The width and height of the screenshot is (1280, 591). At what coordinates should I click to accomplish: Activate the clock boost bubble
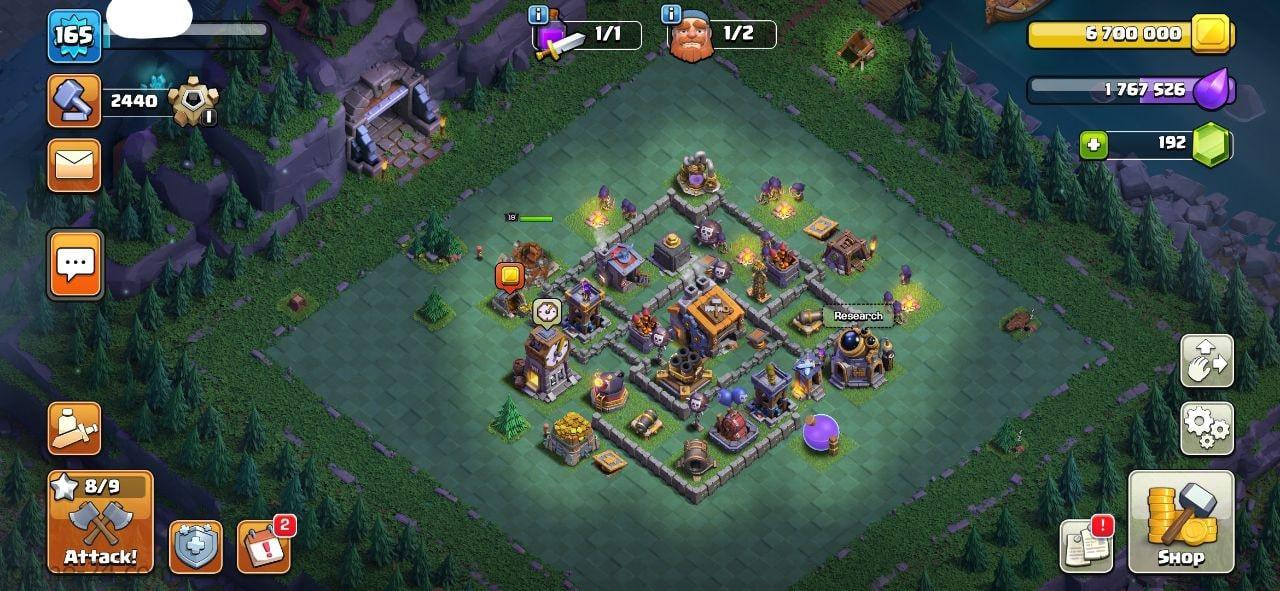[545, 311]
